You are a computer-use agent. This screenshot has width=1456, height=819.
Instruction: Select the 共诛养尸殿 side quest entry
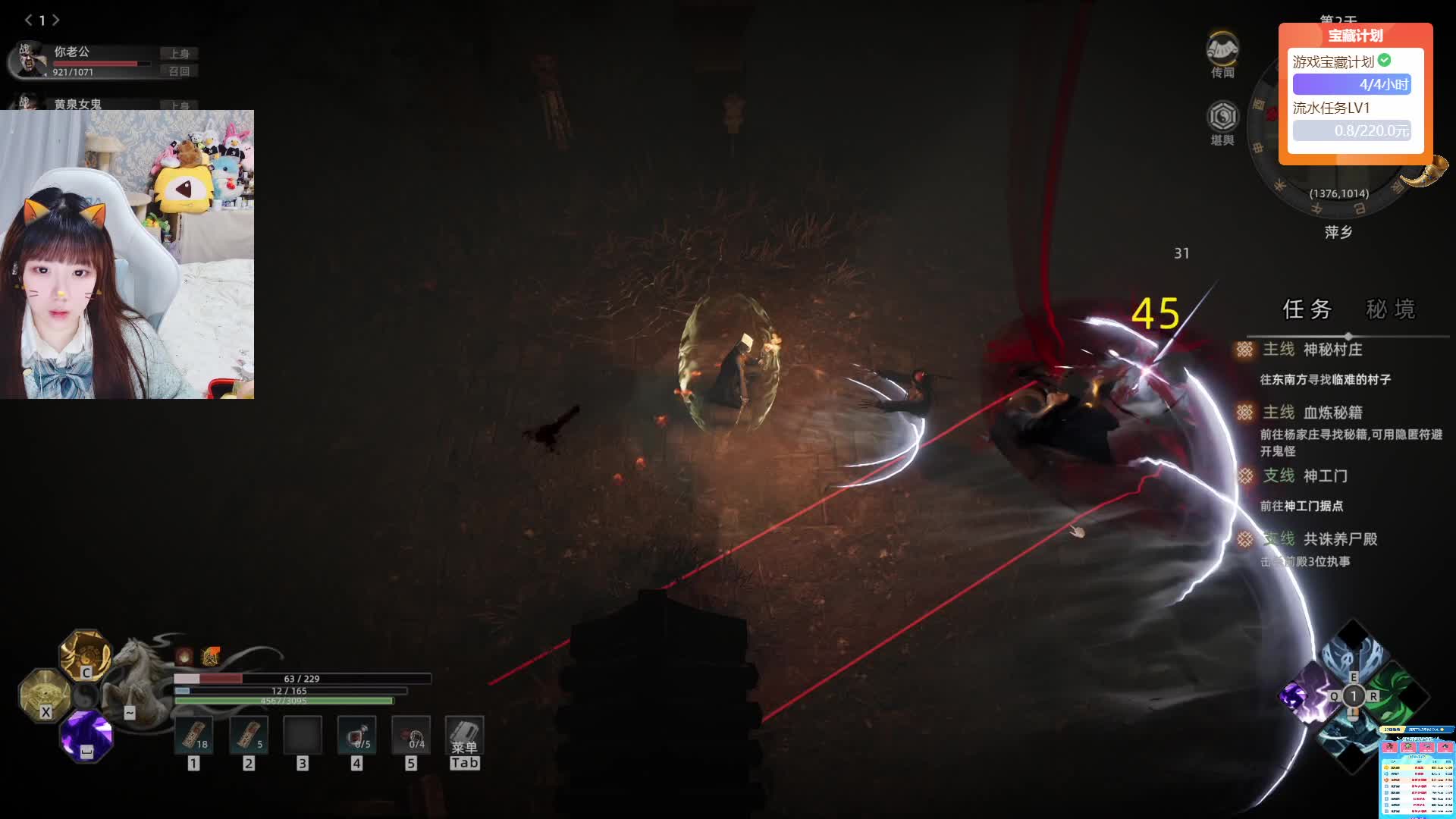pyautogui.click(x=1339, y=539)
